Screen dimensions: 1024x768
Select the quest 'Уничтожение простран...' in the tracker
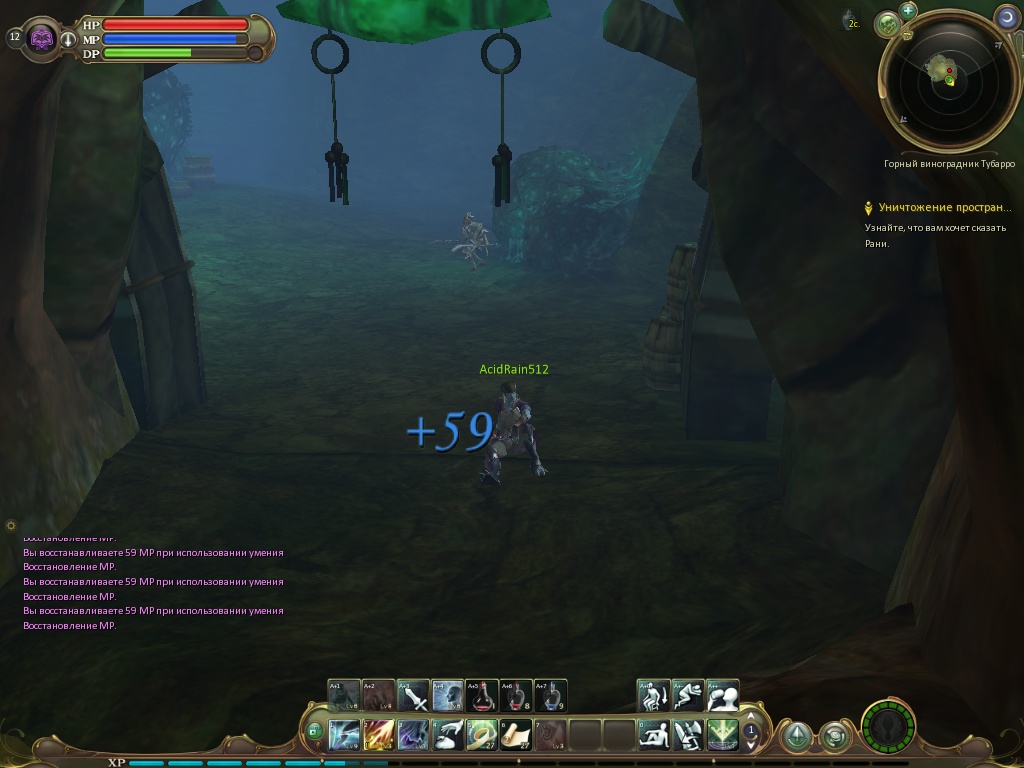(x=945, y=208)
